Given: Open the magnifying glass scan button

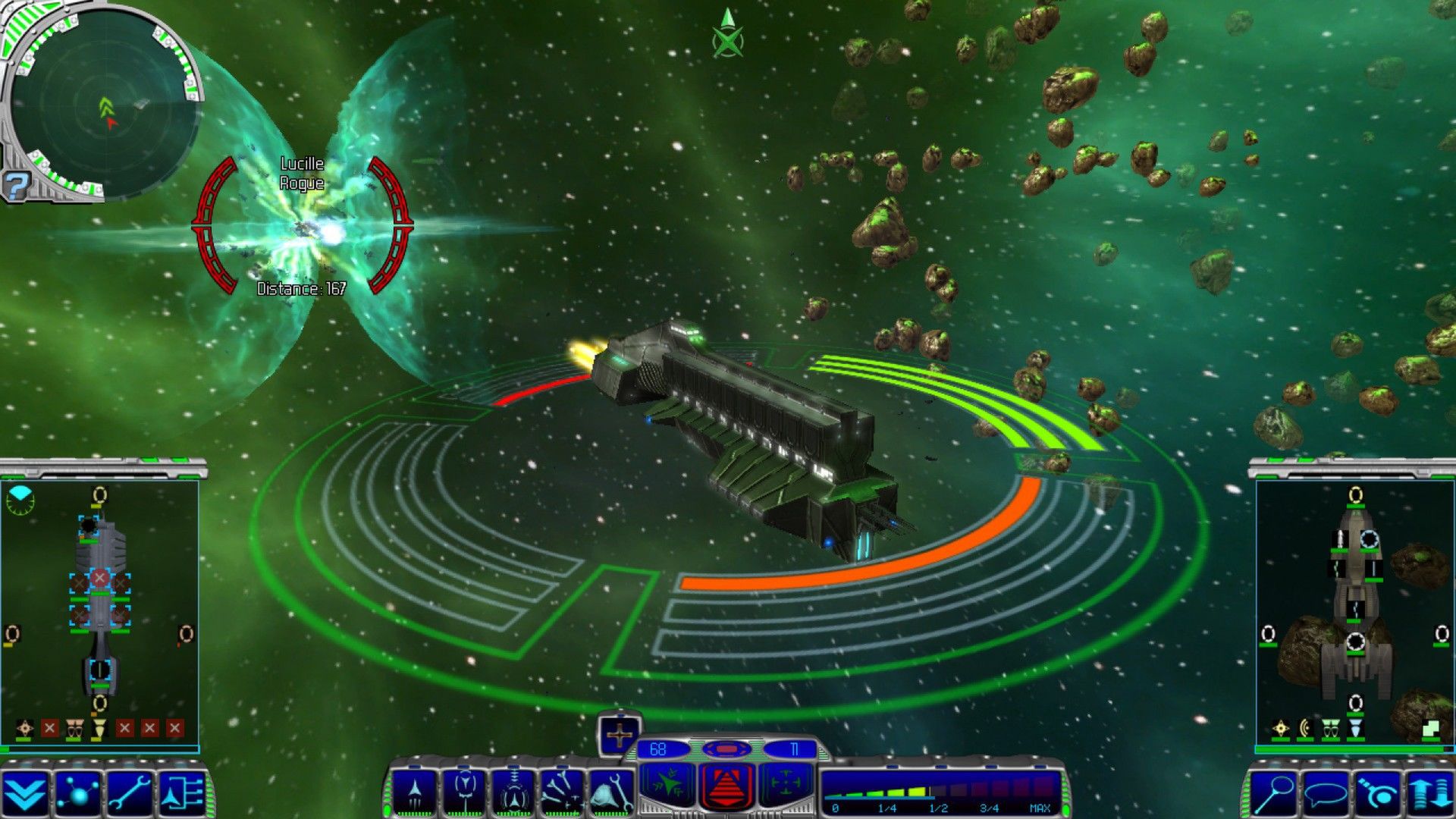Looking at the screenshot, I should tap(1274, 793).
